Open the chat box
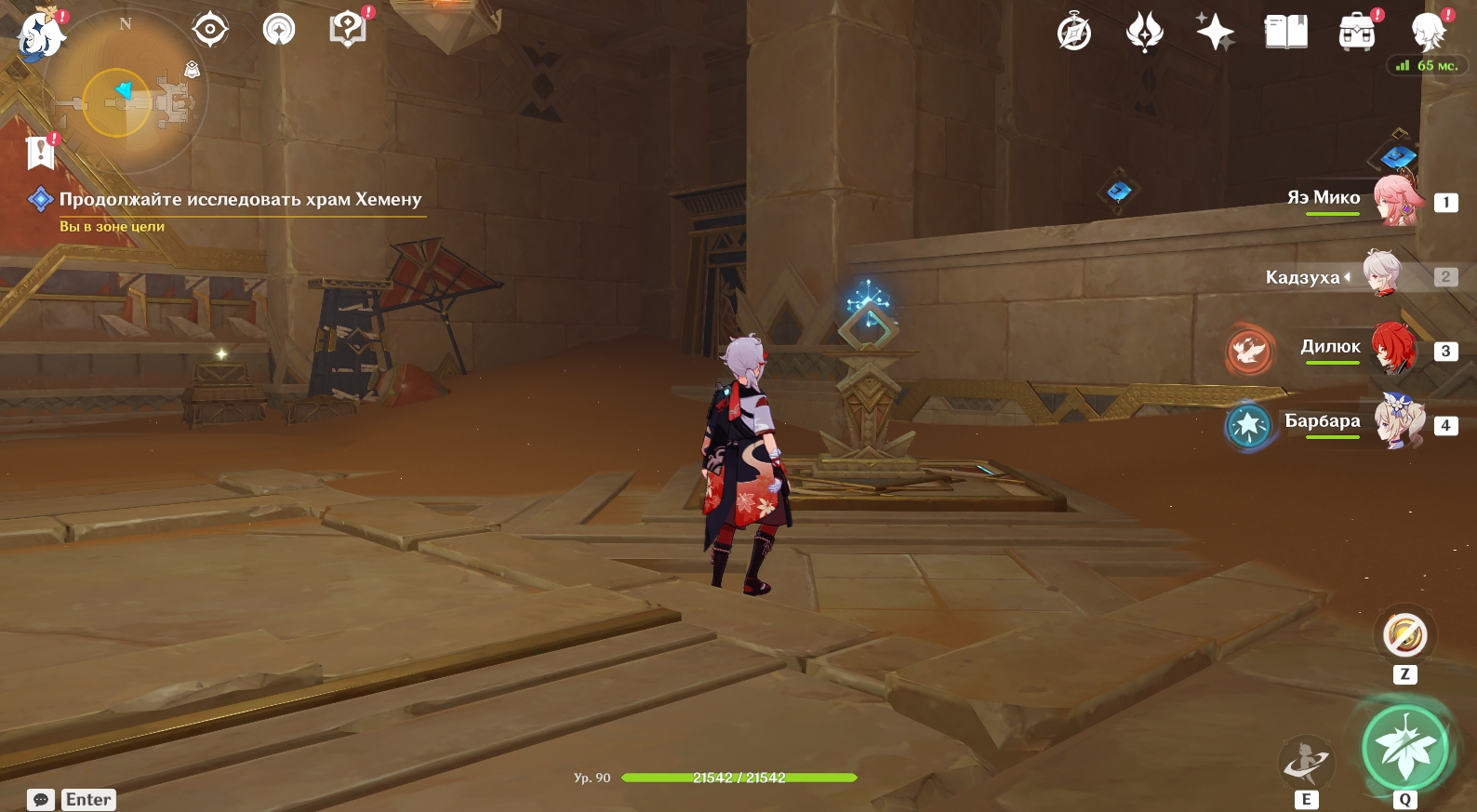 click(41, 800)
